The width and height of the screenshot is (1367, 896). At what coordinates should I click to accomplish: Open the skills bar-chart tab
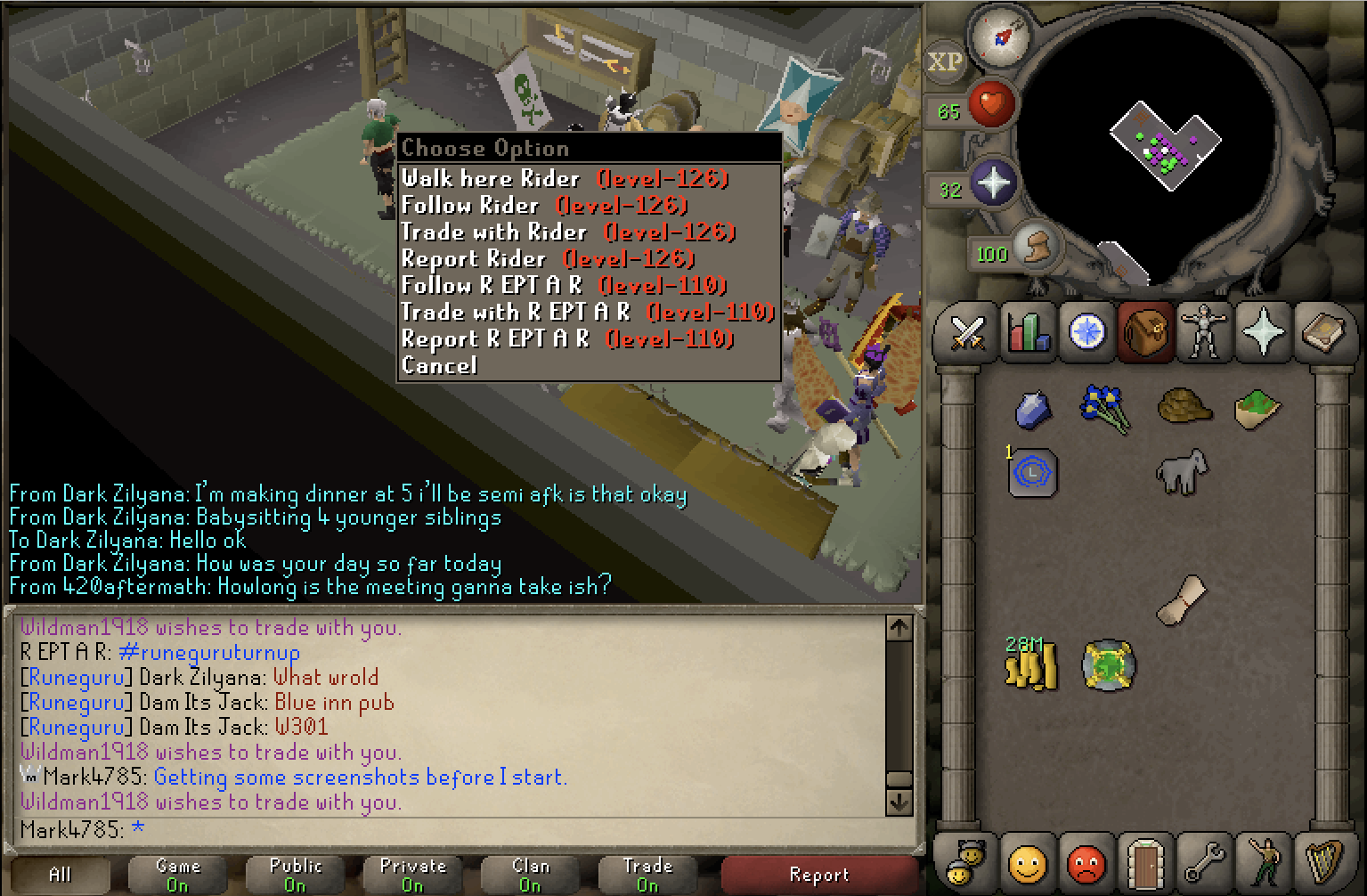tap(1028, 333)
